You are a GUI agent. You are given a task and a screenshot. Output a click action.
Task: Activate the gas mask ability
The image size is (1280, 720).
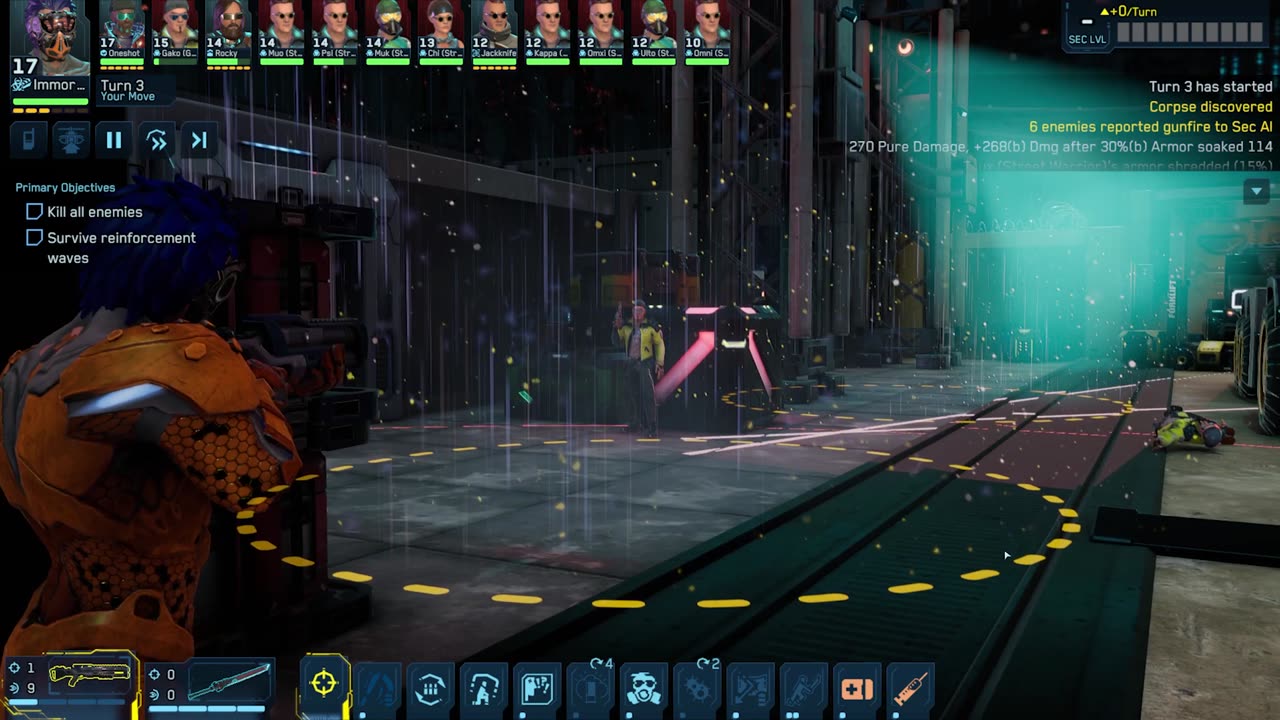pos(644,688)
